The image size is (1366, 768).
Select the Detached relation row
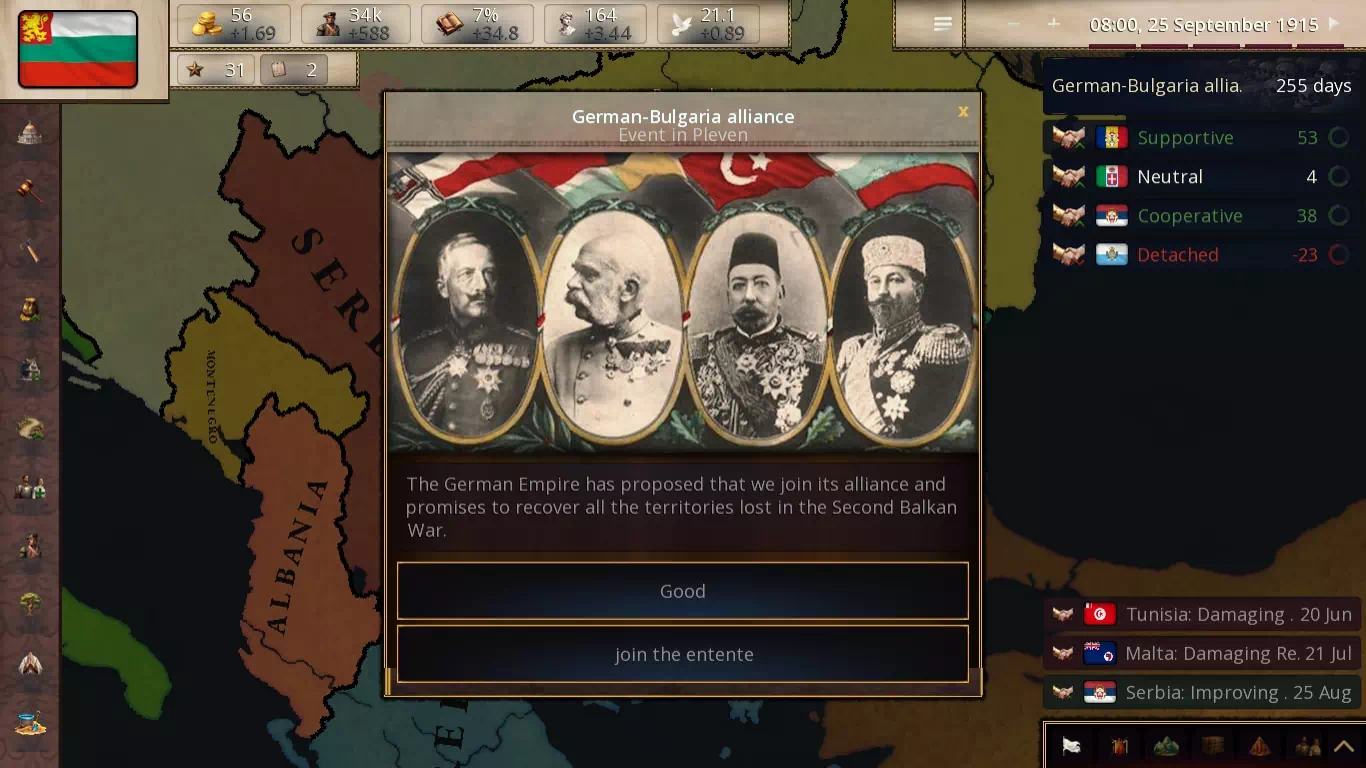click(1200, 255)
